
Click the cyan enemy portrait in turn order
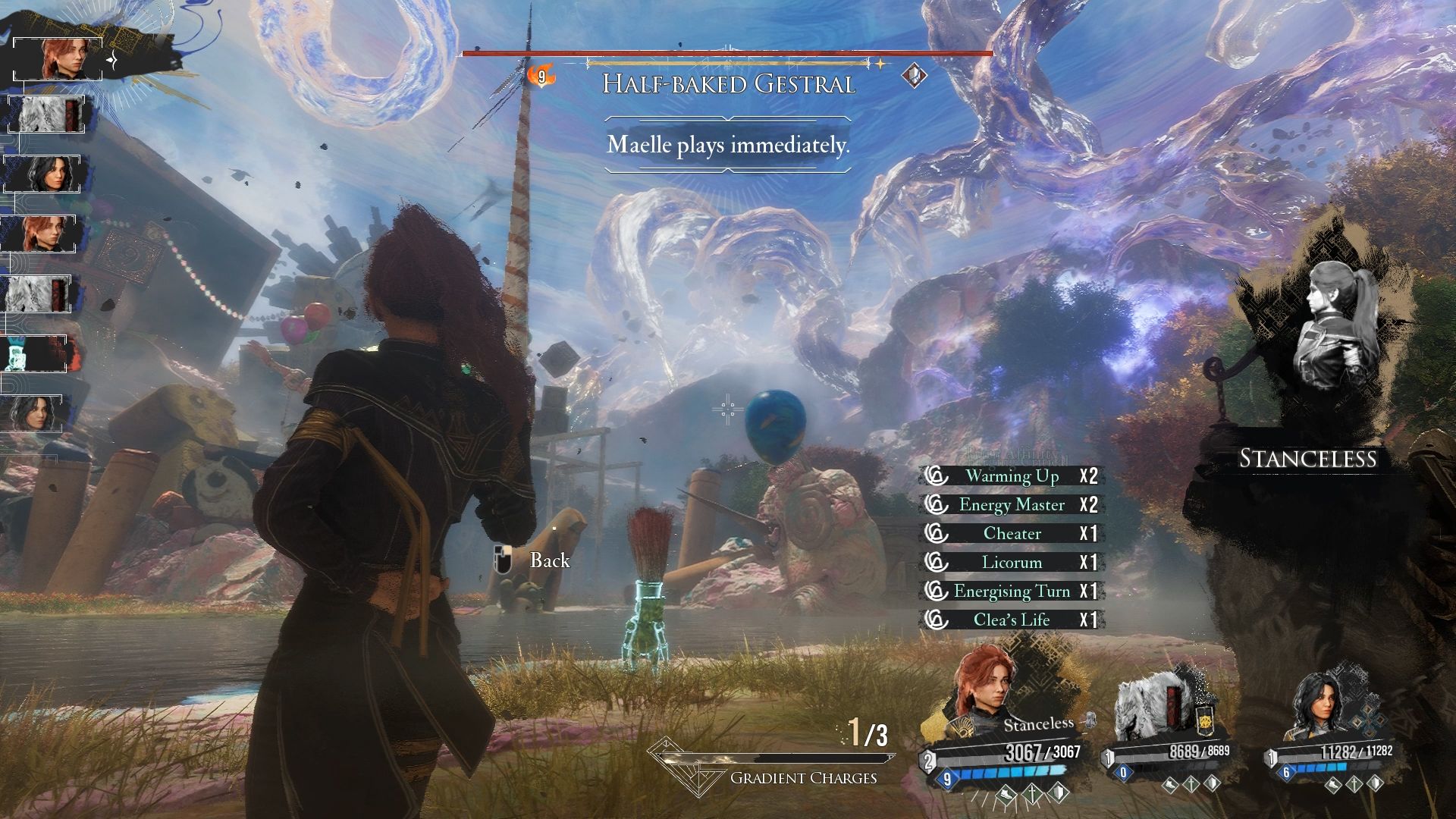coord(34,354)
